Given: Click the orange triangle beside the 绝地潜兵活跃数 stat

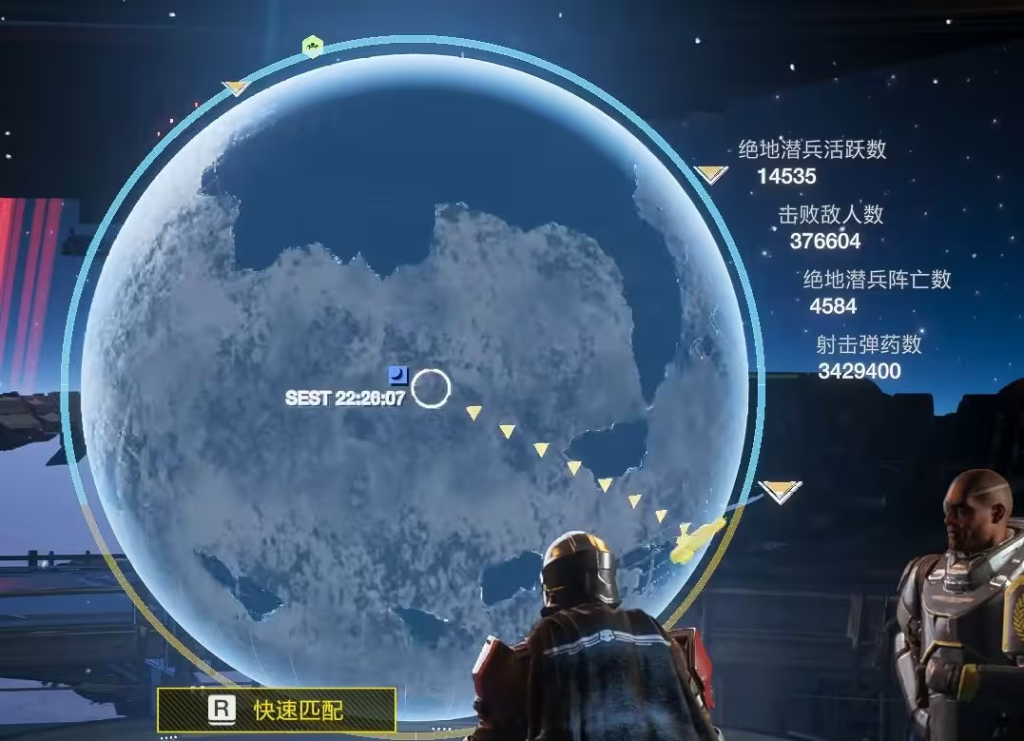Looking at the screenshot, I should tap(711, 174).
